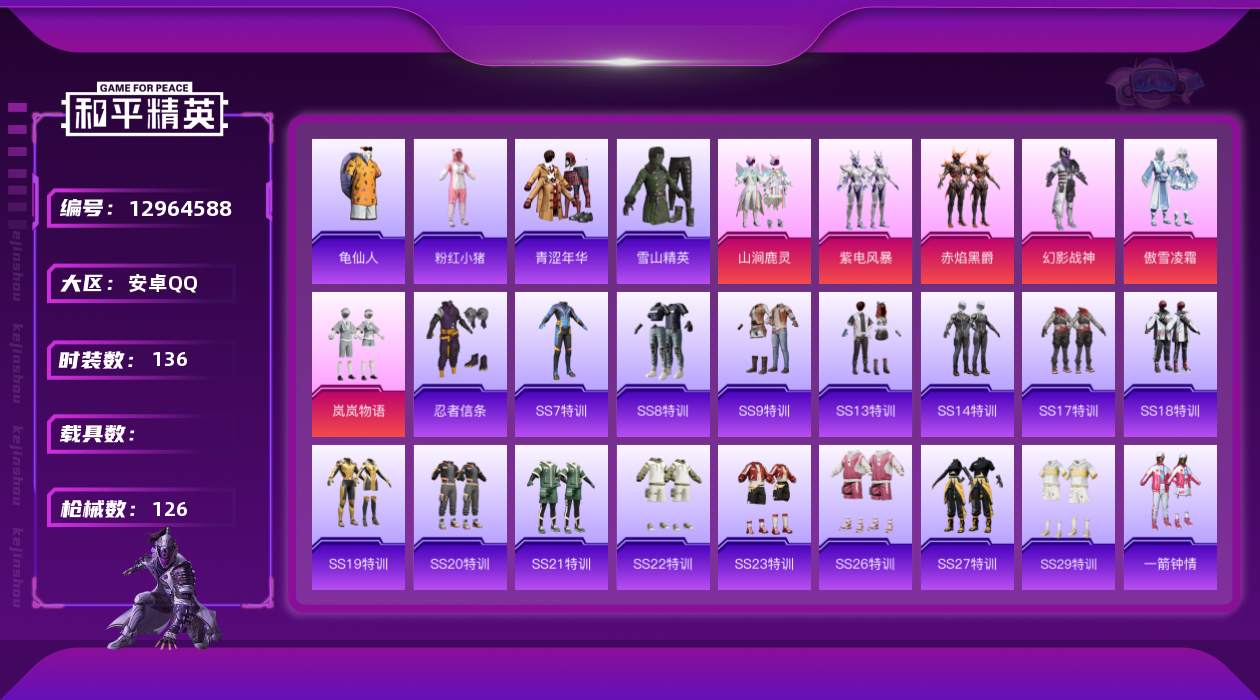This screenshot has height=700, width=1260.
Task: Select the 山涧鹿灵 skin tile
Action: tap(764, 210)
